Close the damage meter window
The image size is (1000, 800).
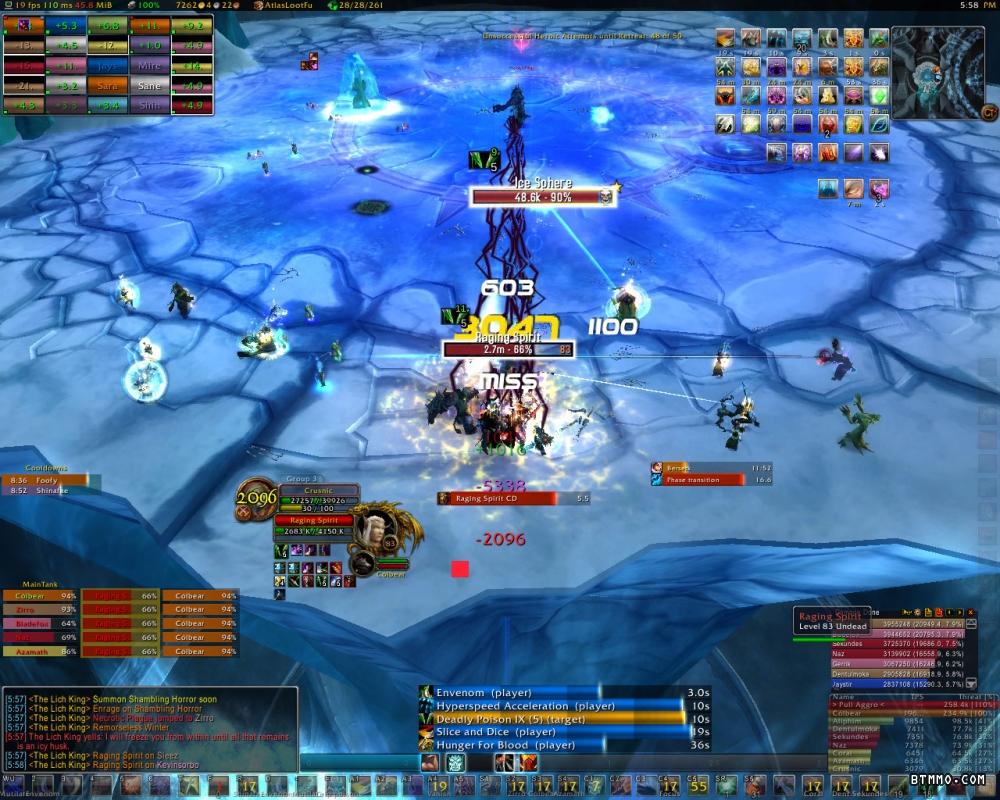coord(973,611)
